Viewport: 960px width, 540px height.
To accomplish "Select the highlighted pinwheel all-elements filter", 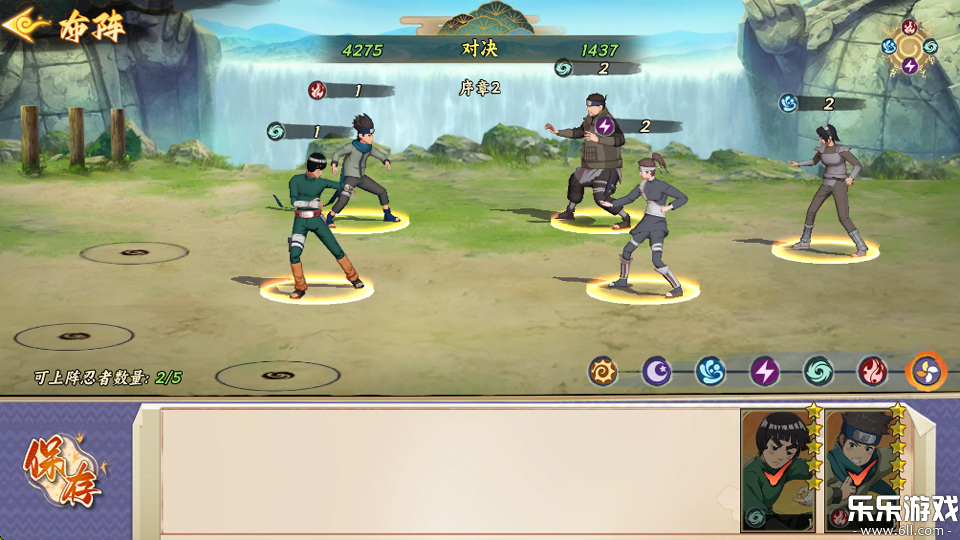I will tap(926, 372).
